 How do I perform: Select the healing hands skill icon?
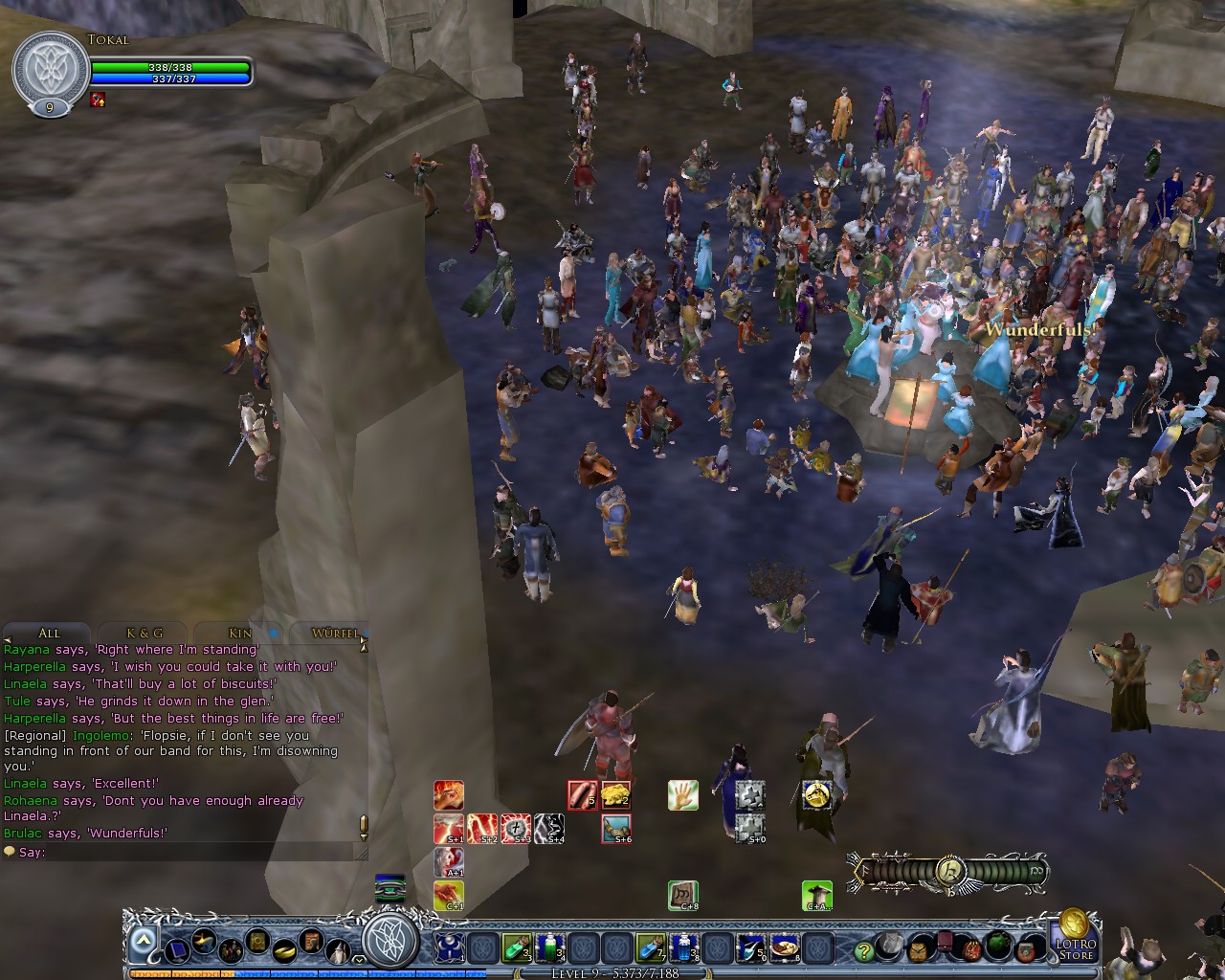click(x=682, y=795)
